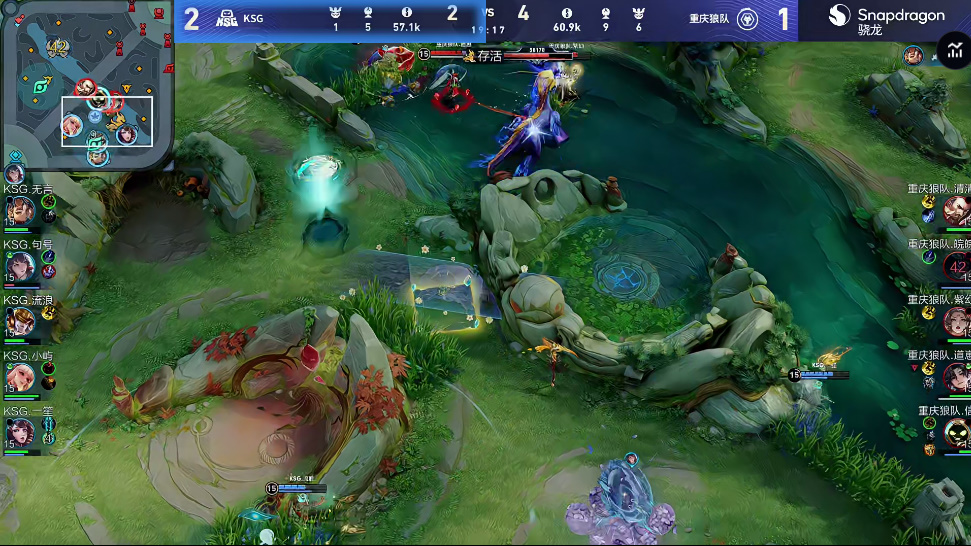The height and width of the screenshot is (546, 971).
Task: Spectate 重庆狼队.道崽 via the portrait
Action: tap(956, 377)
